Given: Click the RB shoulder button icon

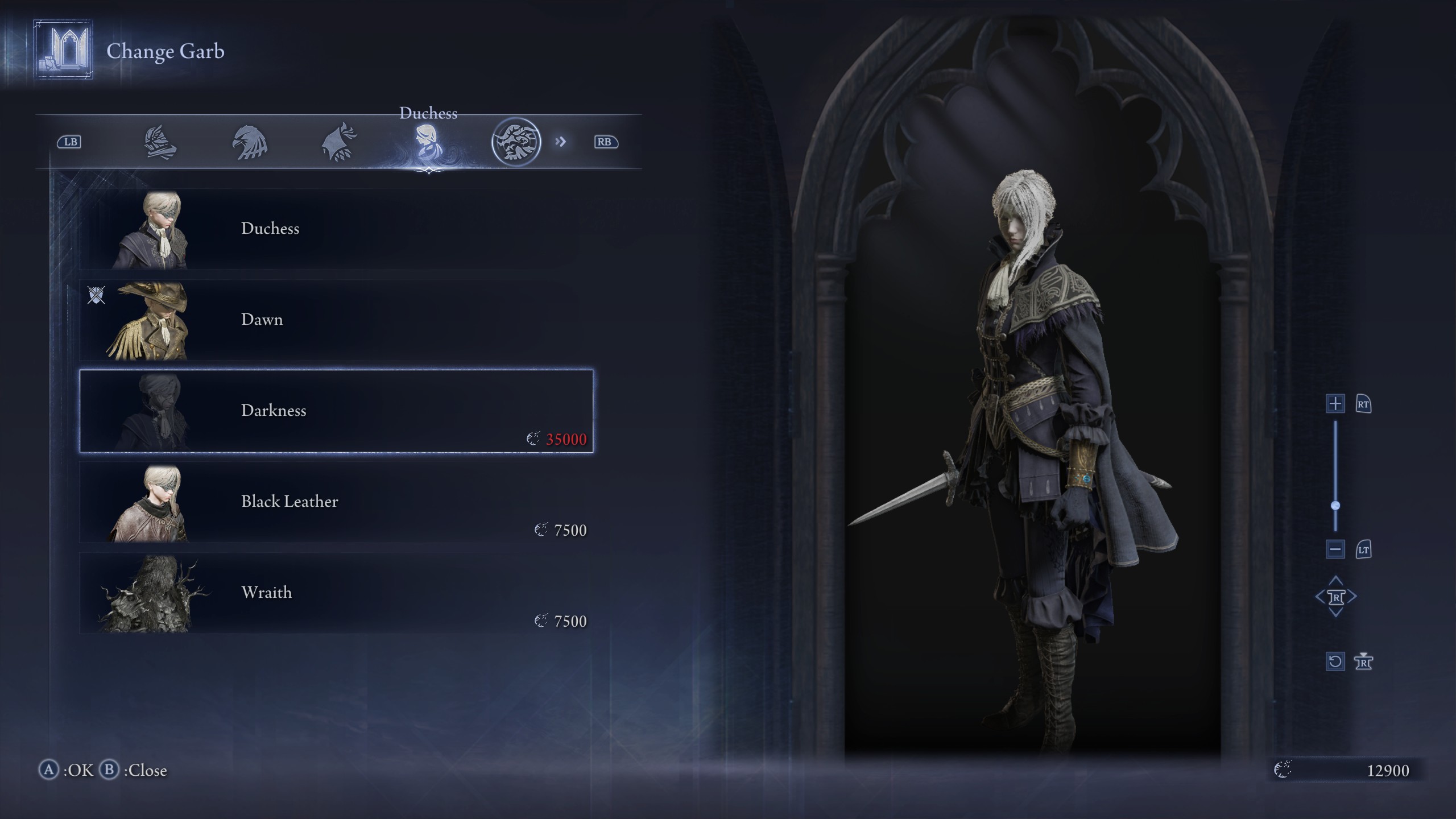Looking at the screenshot, I should pos(606,142).
